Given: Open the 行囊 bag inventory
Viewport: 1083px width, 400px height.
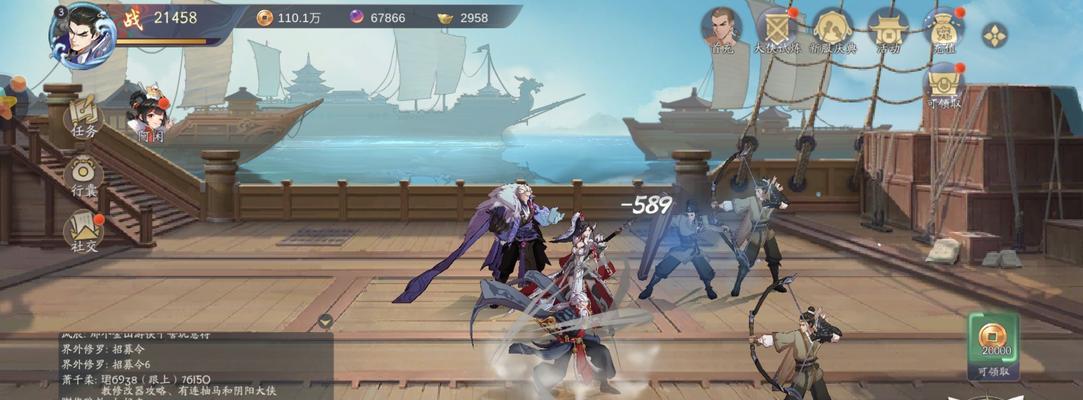Looking at the screenshot, I should pyautogui.click(x=84, y=176).
